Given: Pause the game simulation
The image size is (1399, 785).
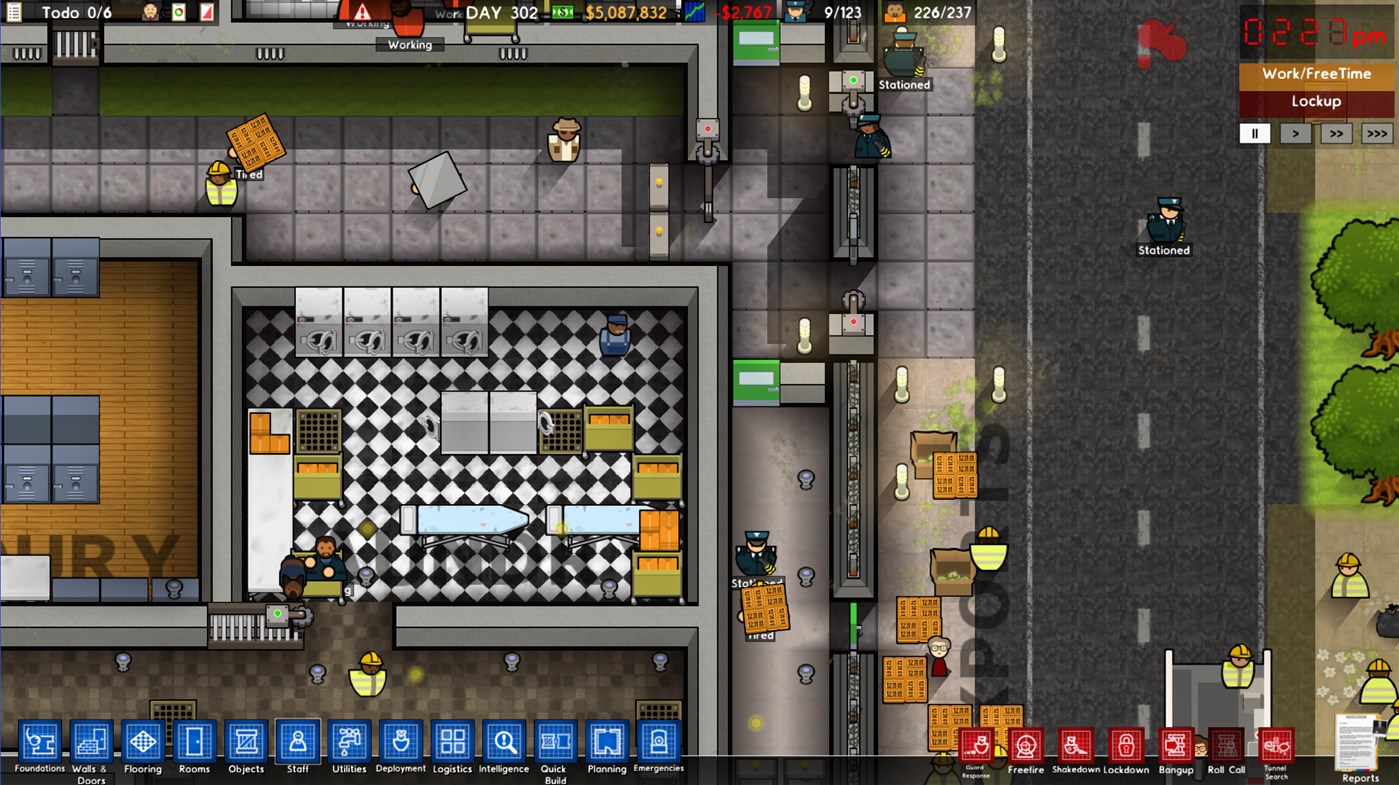Looking at the screenshot, I should tap(1255, 132).
